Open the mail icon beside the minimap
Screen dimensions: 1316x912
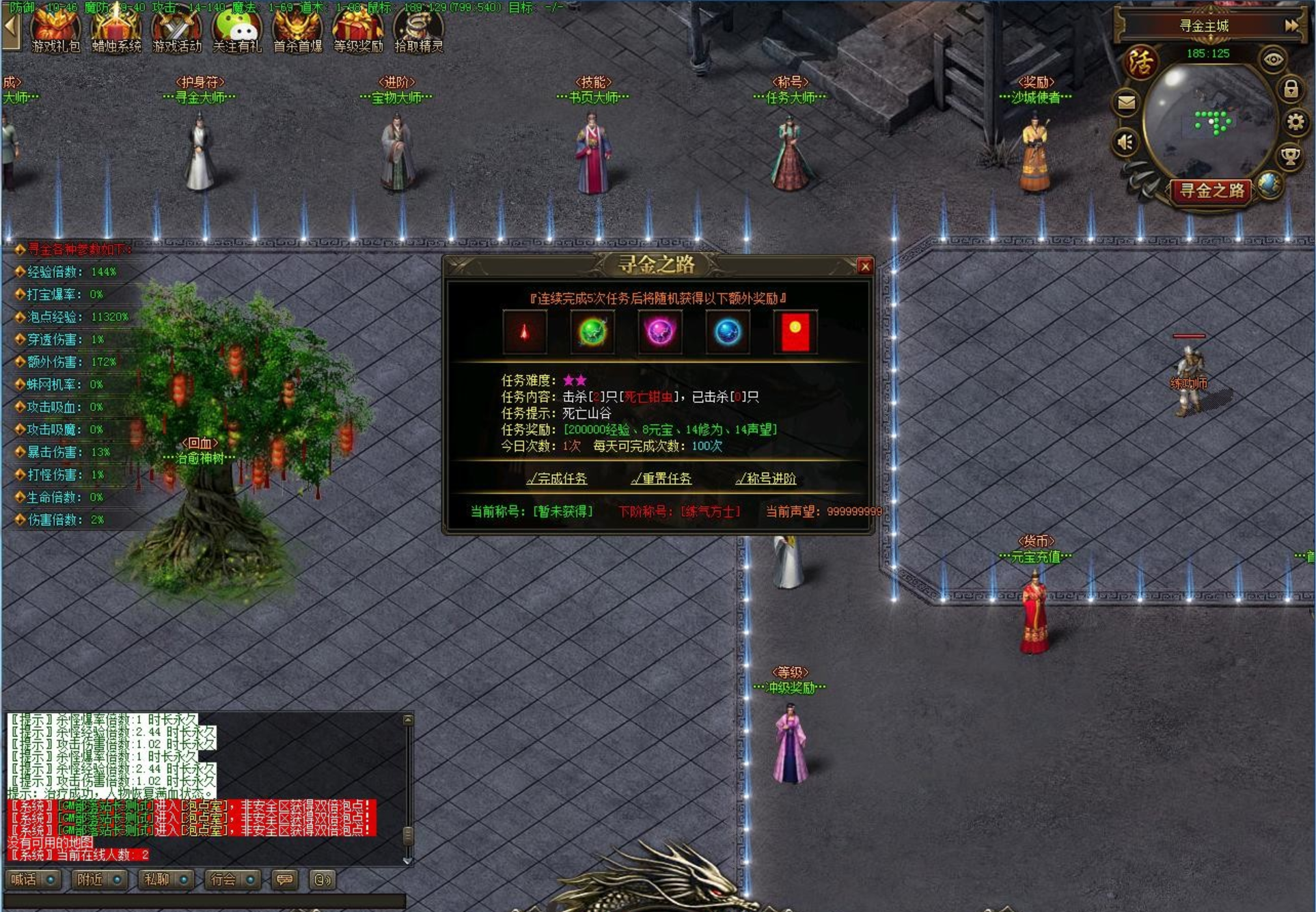pos(1127,101)
